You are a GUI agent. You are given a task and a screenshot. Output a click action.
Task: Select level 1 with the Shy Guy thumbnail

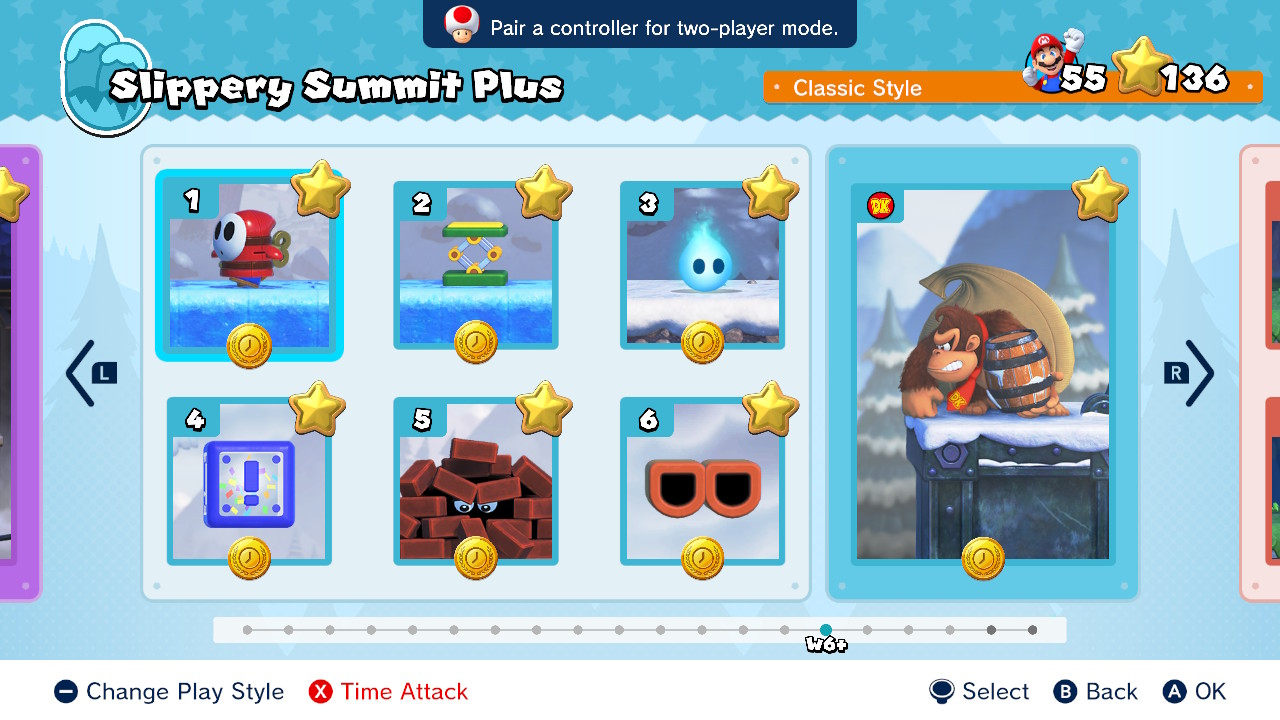pyautogui.click(x=250, y=265)
